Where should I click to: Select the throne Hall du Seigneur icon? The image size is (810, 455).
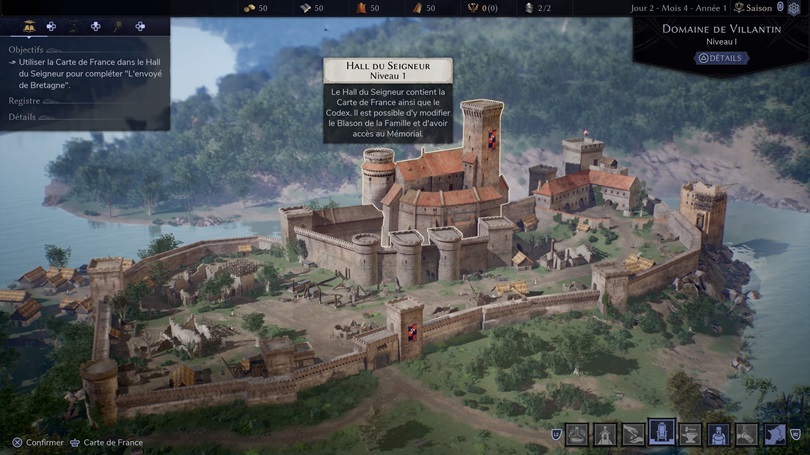point(662,433)
